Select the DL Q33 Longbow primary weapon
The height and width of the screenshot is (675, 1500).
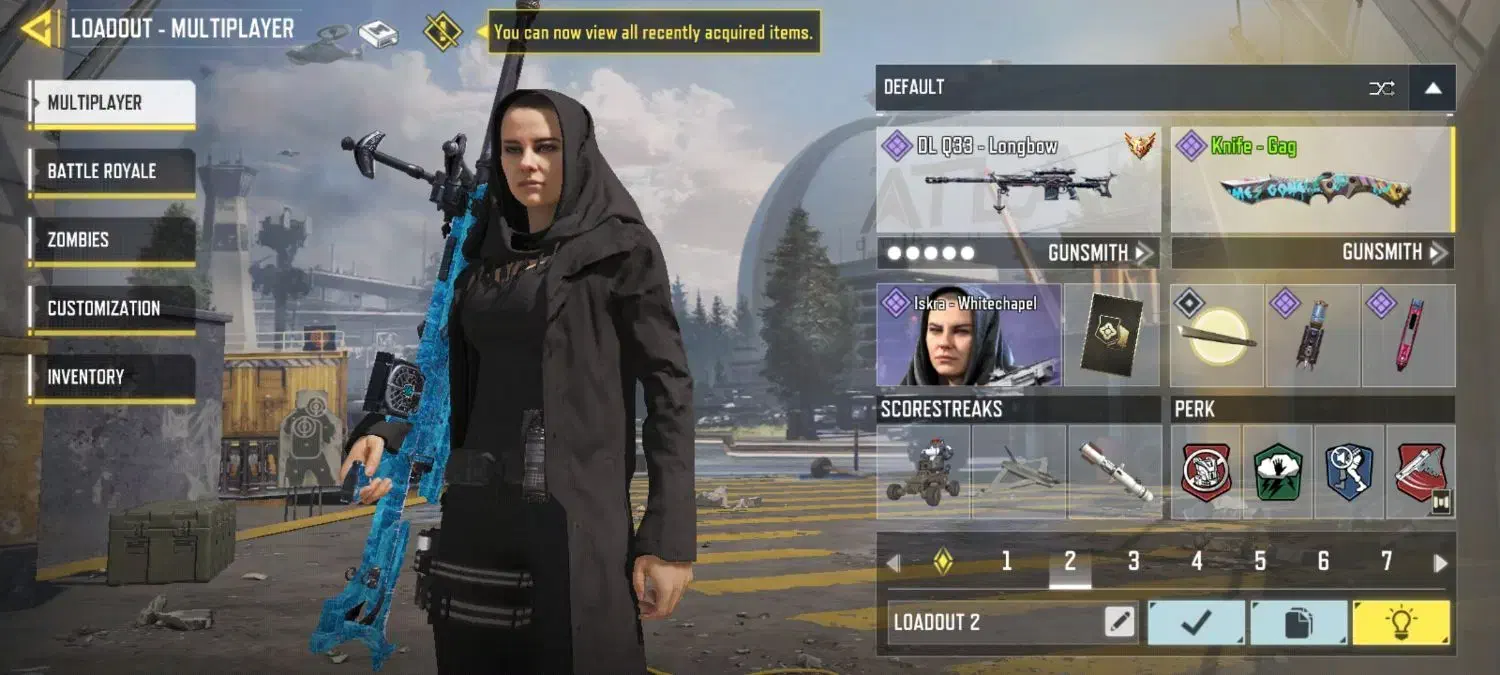(x=1018, y=180)
